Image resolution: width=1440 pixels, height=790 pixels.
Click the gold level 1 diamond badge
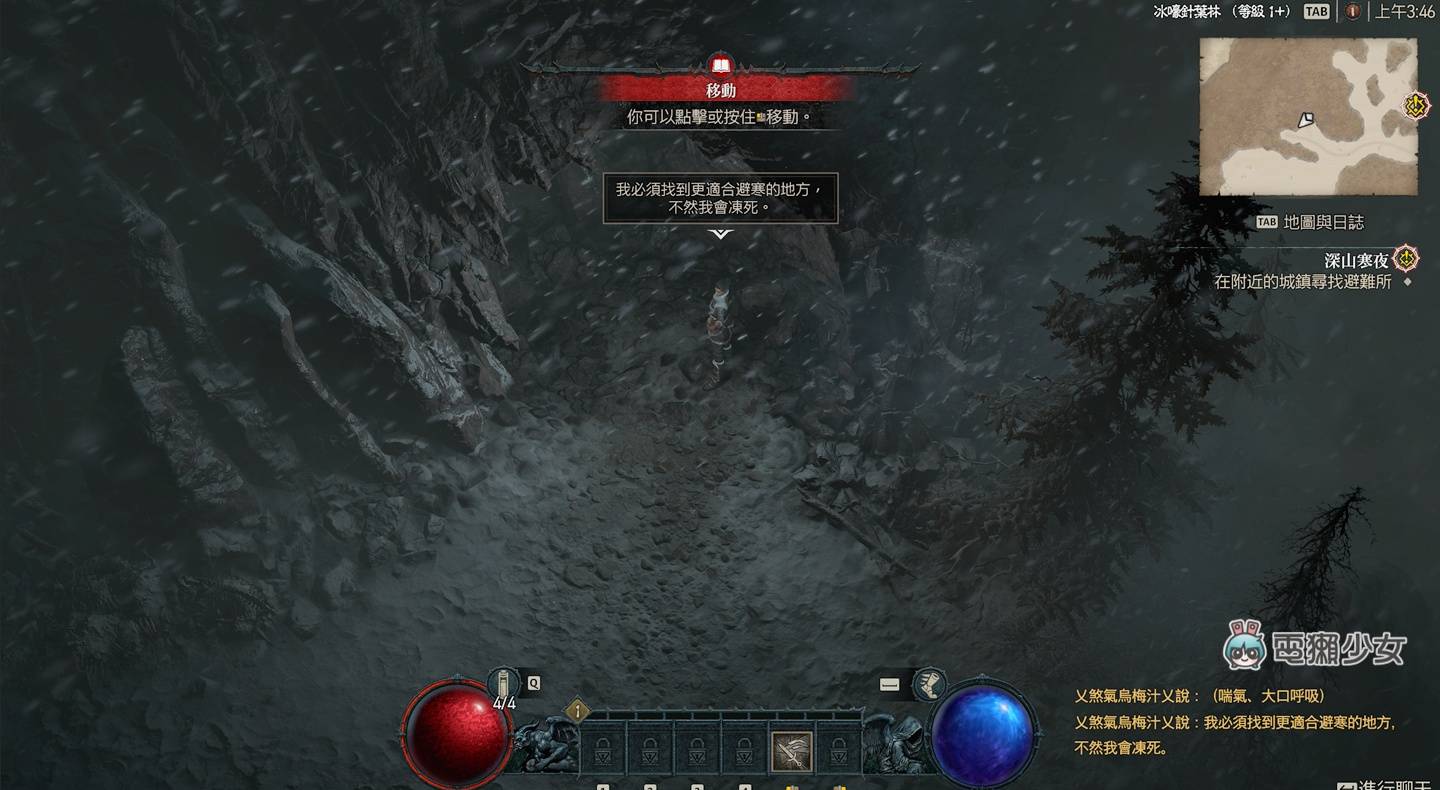(x=577, y=711)
